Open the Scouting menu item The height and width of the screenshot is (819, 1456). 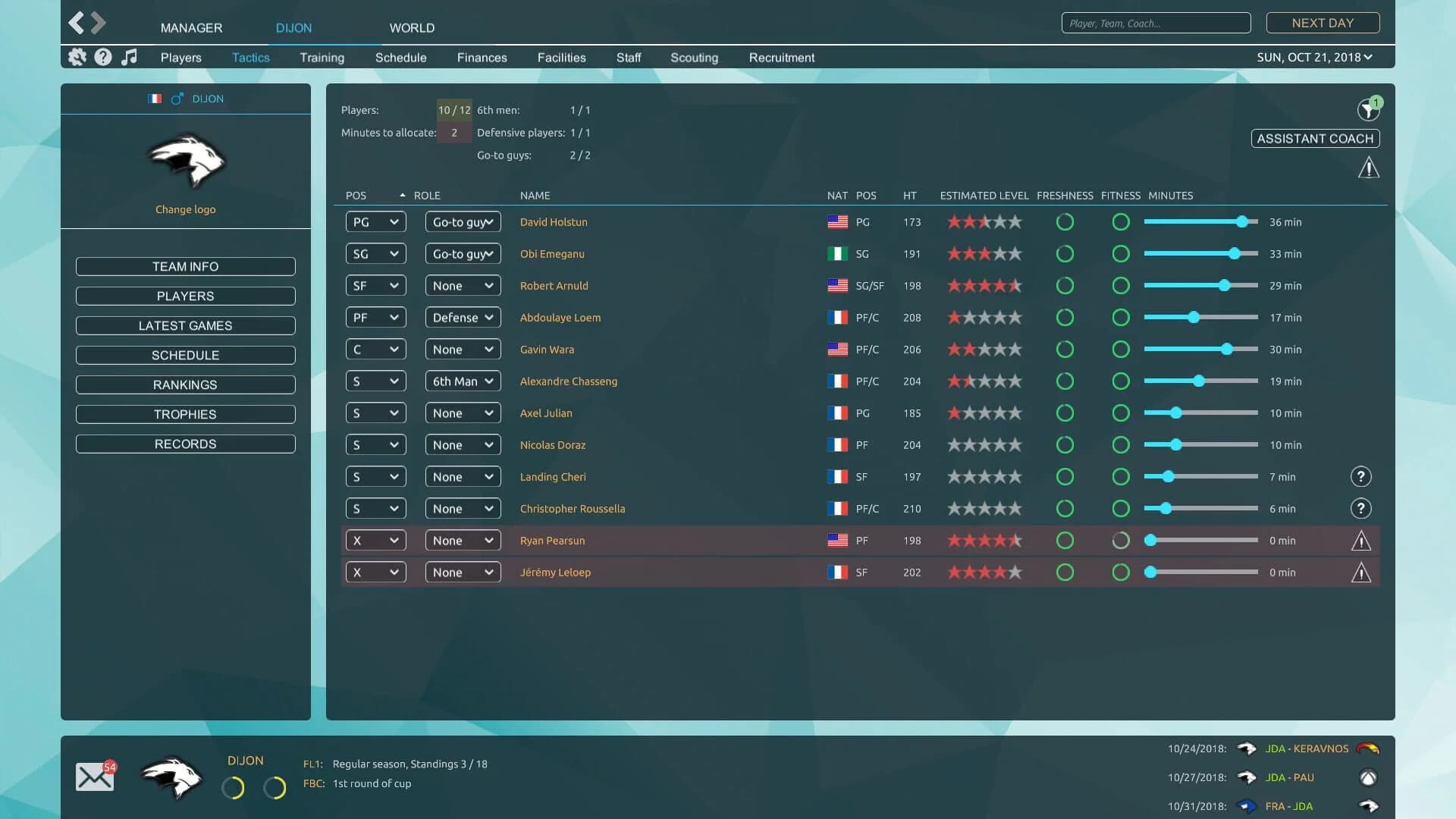tap(694, 57)
